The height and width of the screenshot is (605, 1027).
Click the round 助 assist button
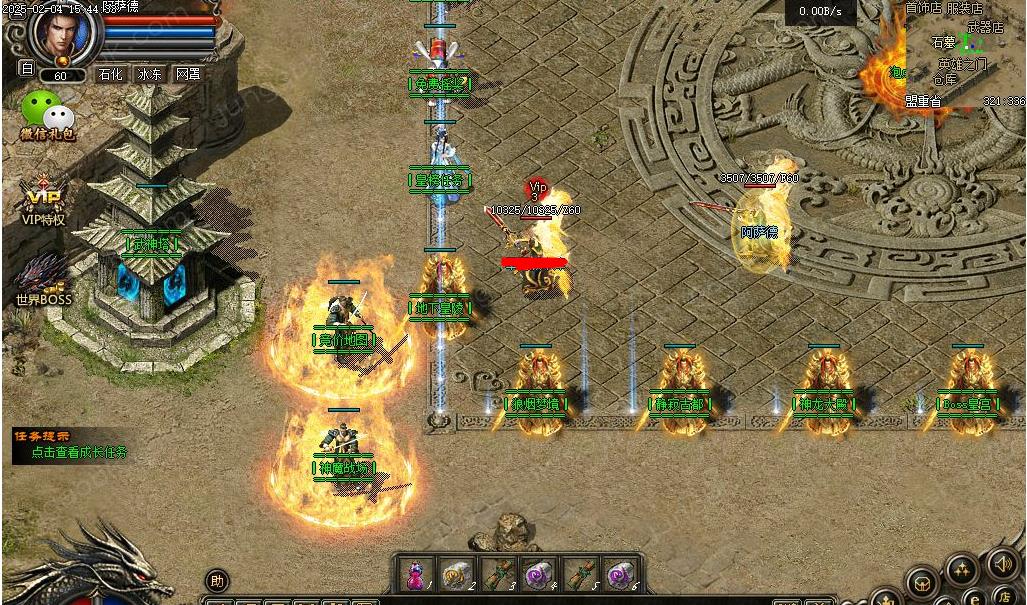point(216,580)
